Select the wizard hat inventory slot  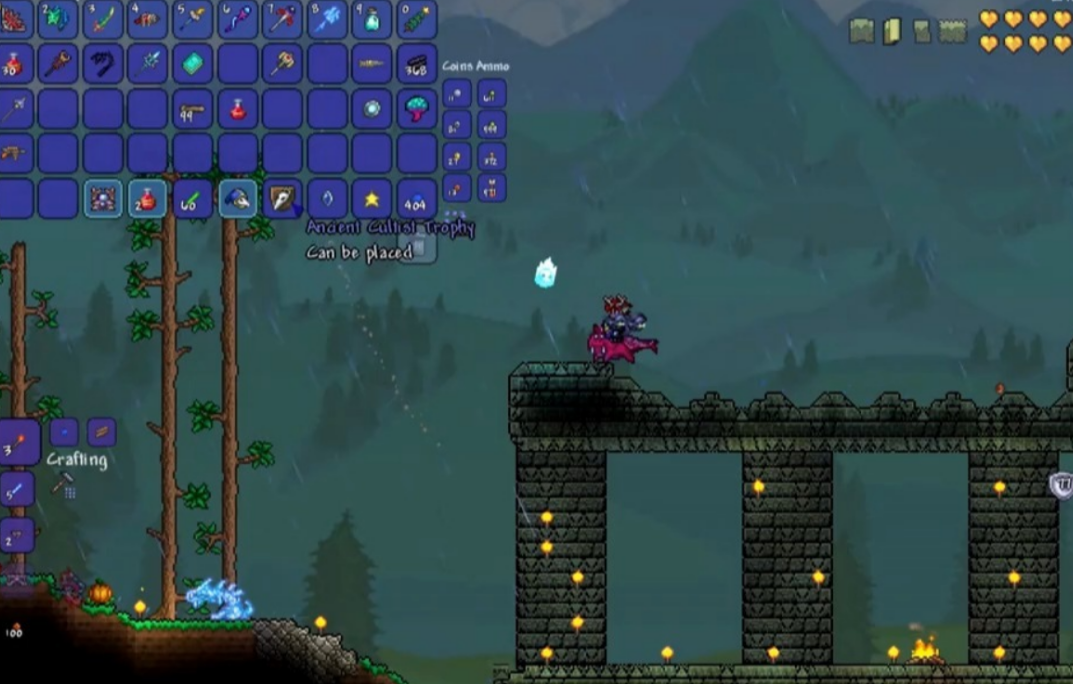[x=237, y=199]
